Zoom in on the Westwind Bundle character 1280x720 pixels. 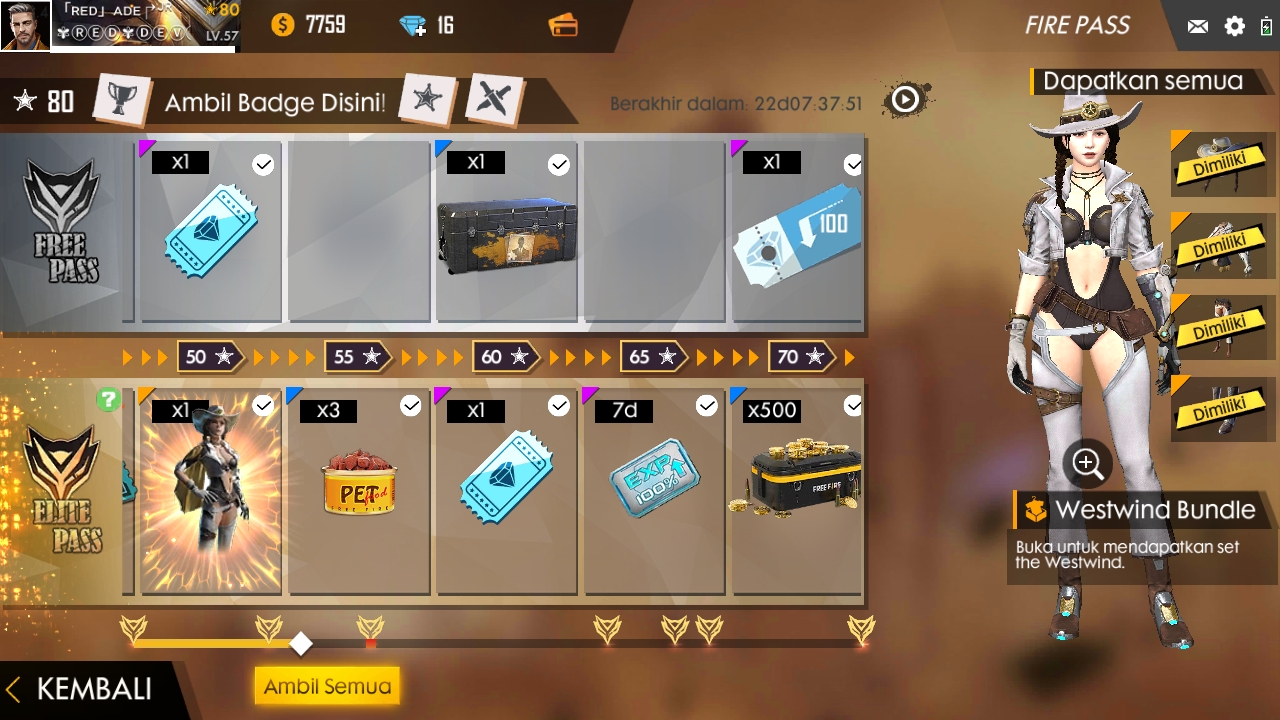tap(1087, 463)
